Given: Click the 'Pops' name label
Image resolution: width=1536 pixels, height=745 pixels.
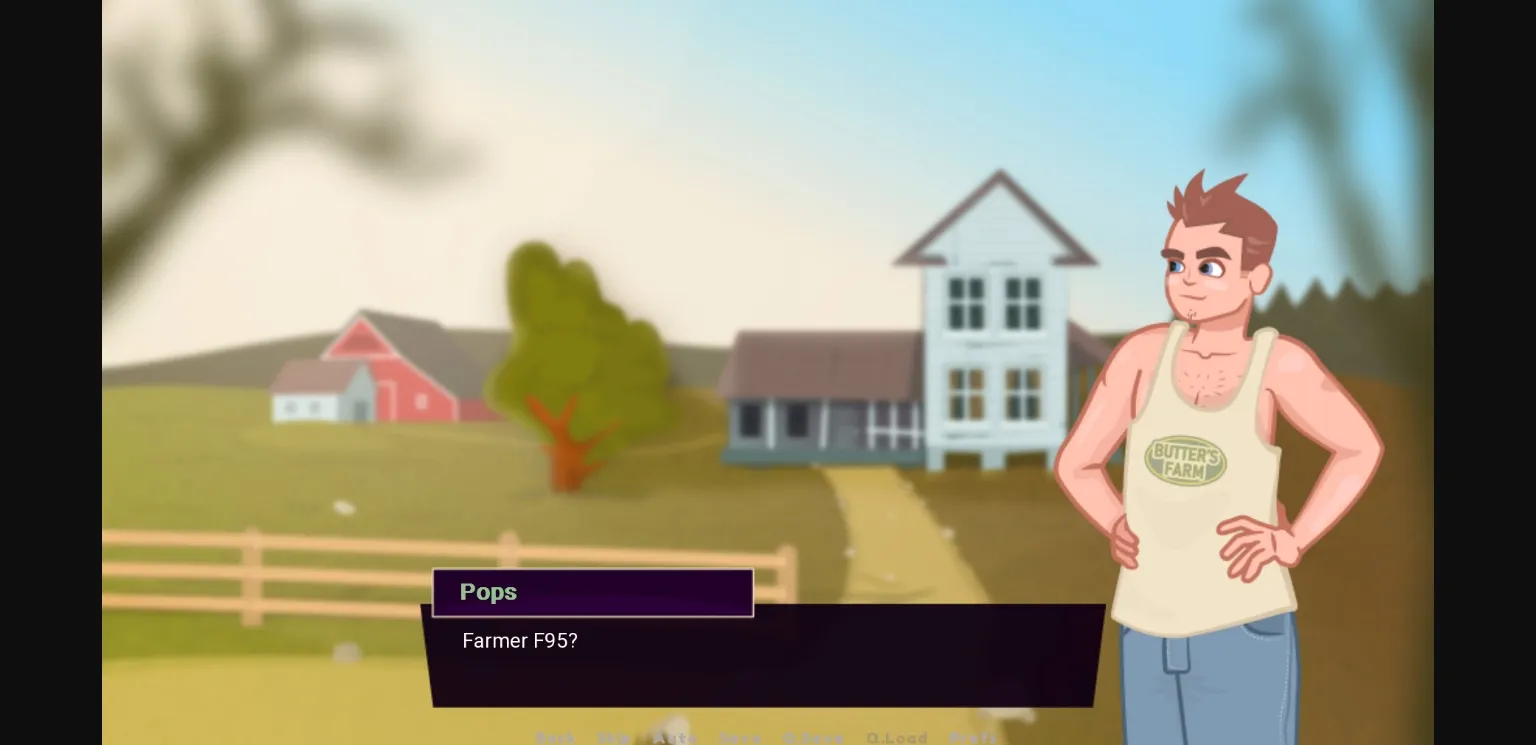Looking at the screenshot, I should [x=488, y=592].
